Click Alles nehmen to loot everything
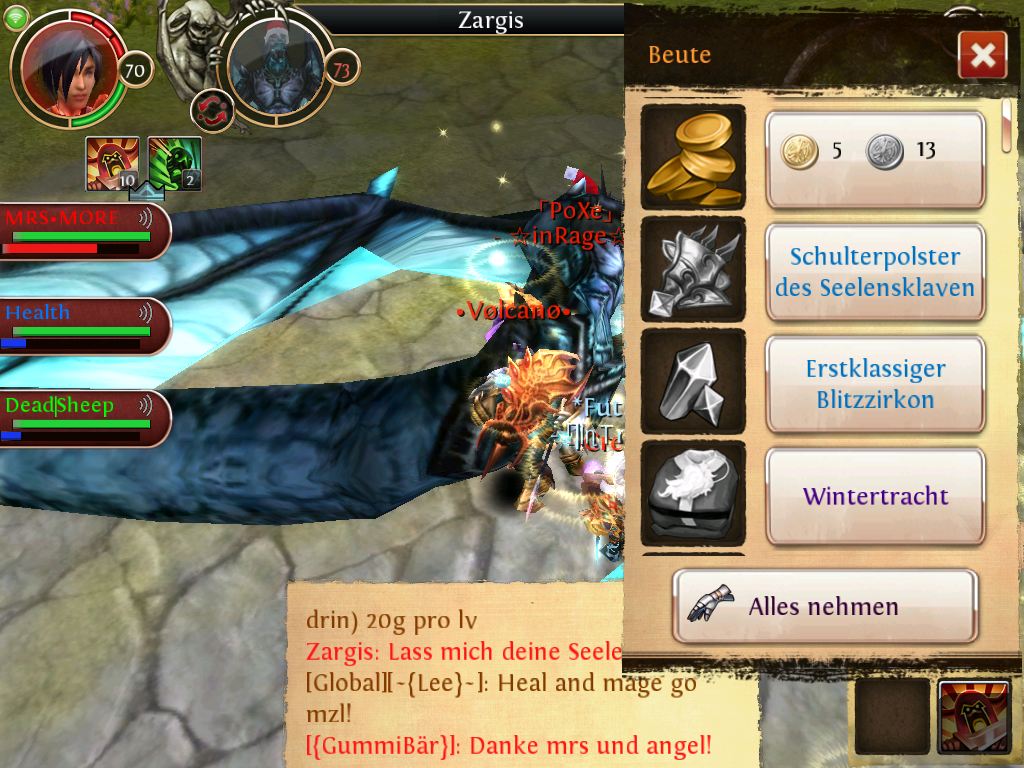 pos(824,606)
